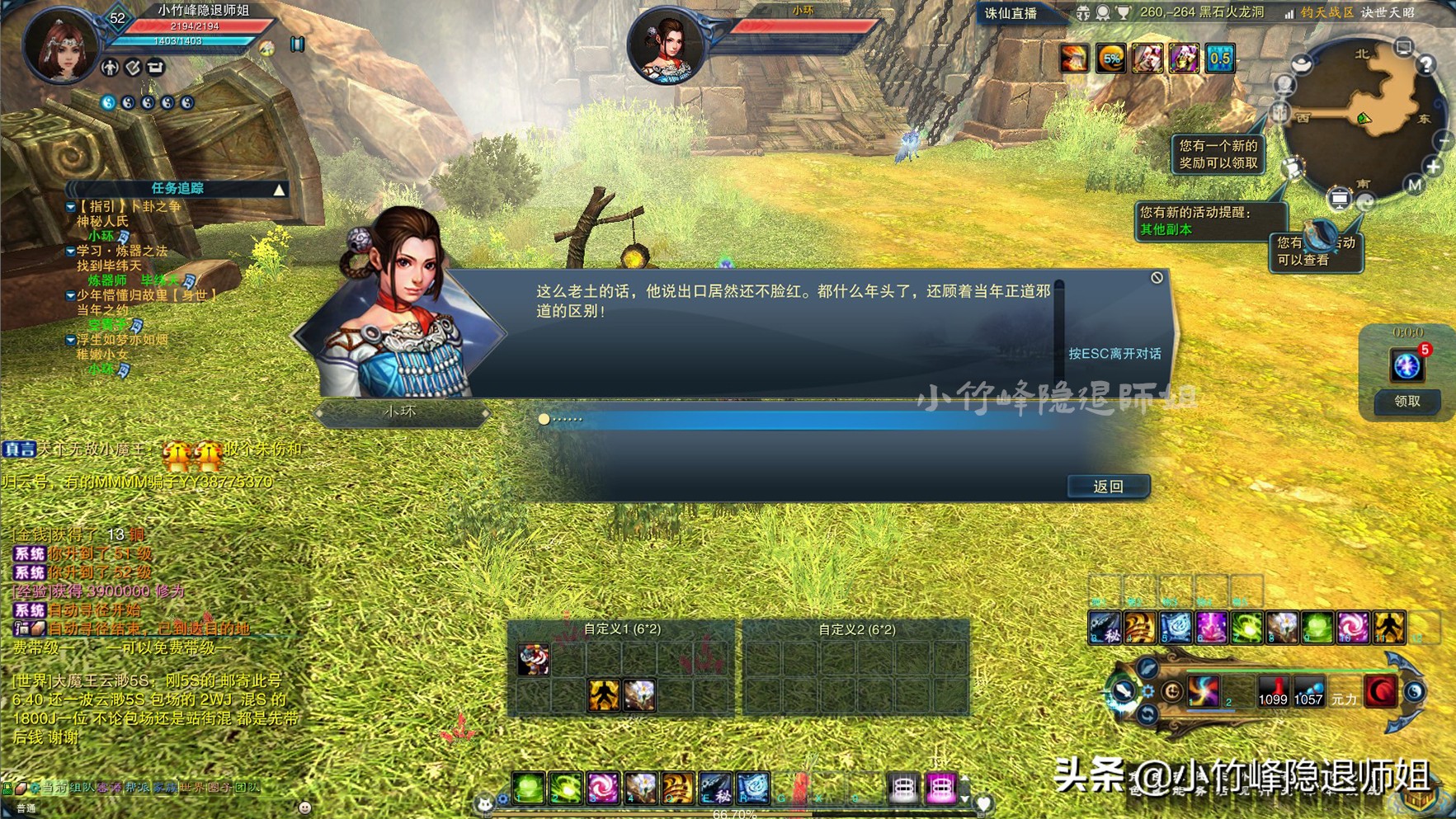The image size is (1456, 819).
Task: Toggle the sprint/flight wing icon near weapon circle
Action: click(1147, 668)
